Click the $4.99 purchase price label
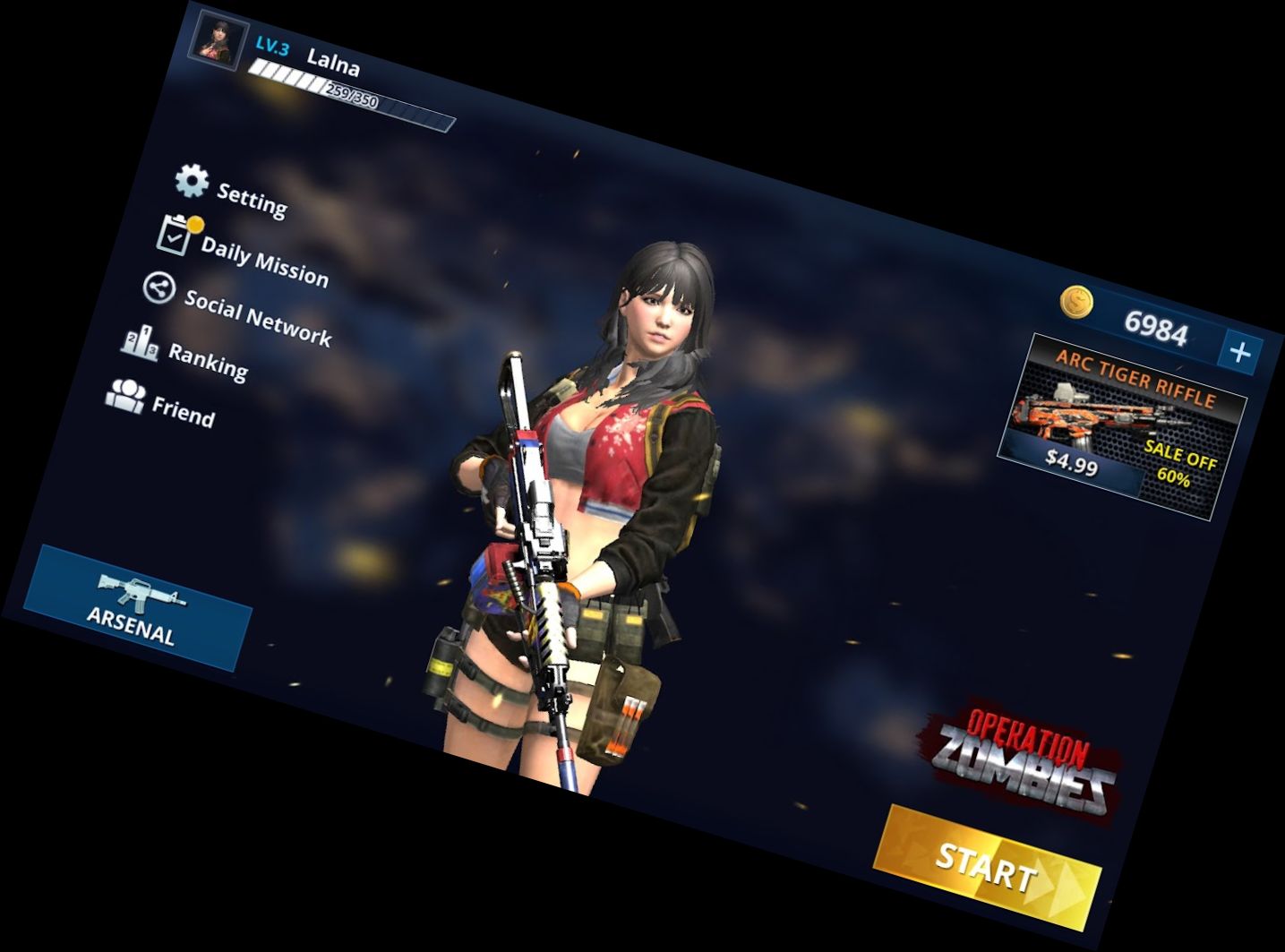 pos(1074,459)
